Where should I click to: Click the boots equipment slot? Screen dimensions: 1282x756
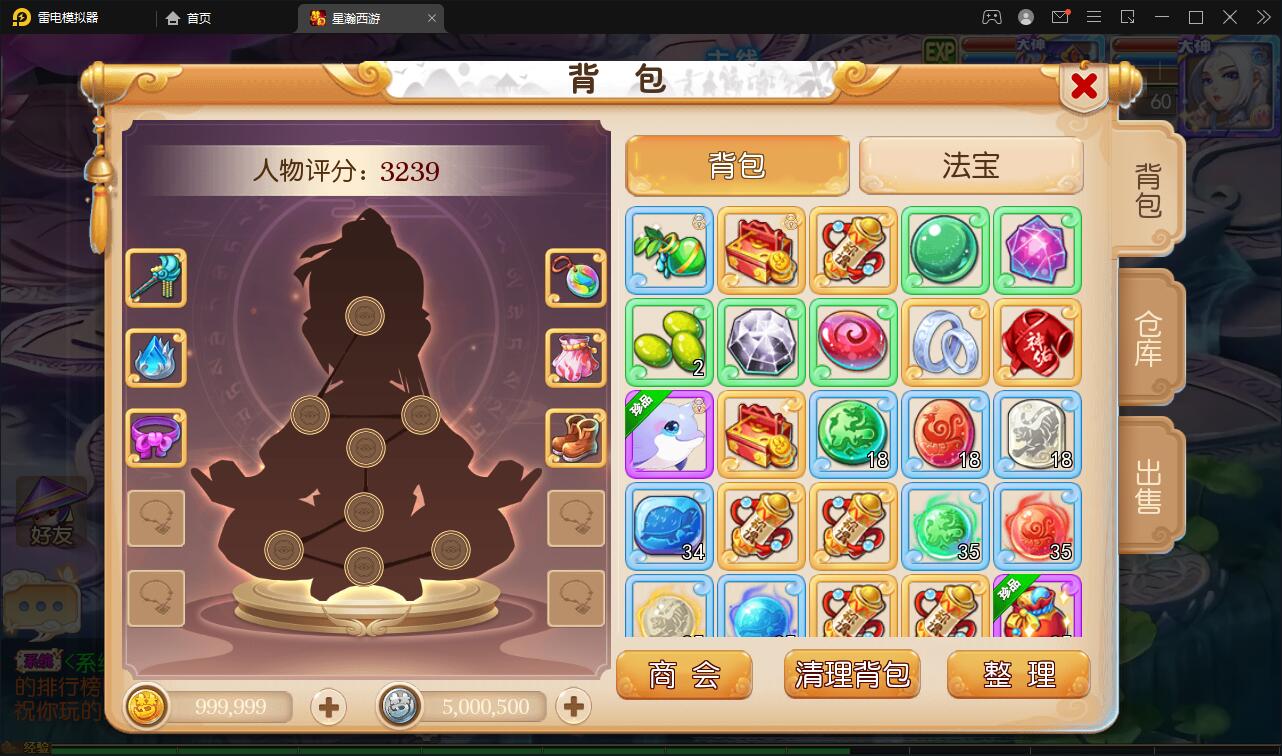click(x=576, y=439)
